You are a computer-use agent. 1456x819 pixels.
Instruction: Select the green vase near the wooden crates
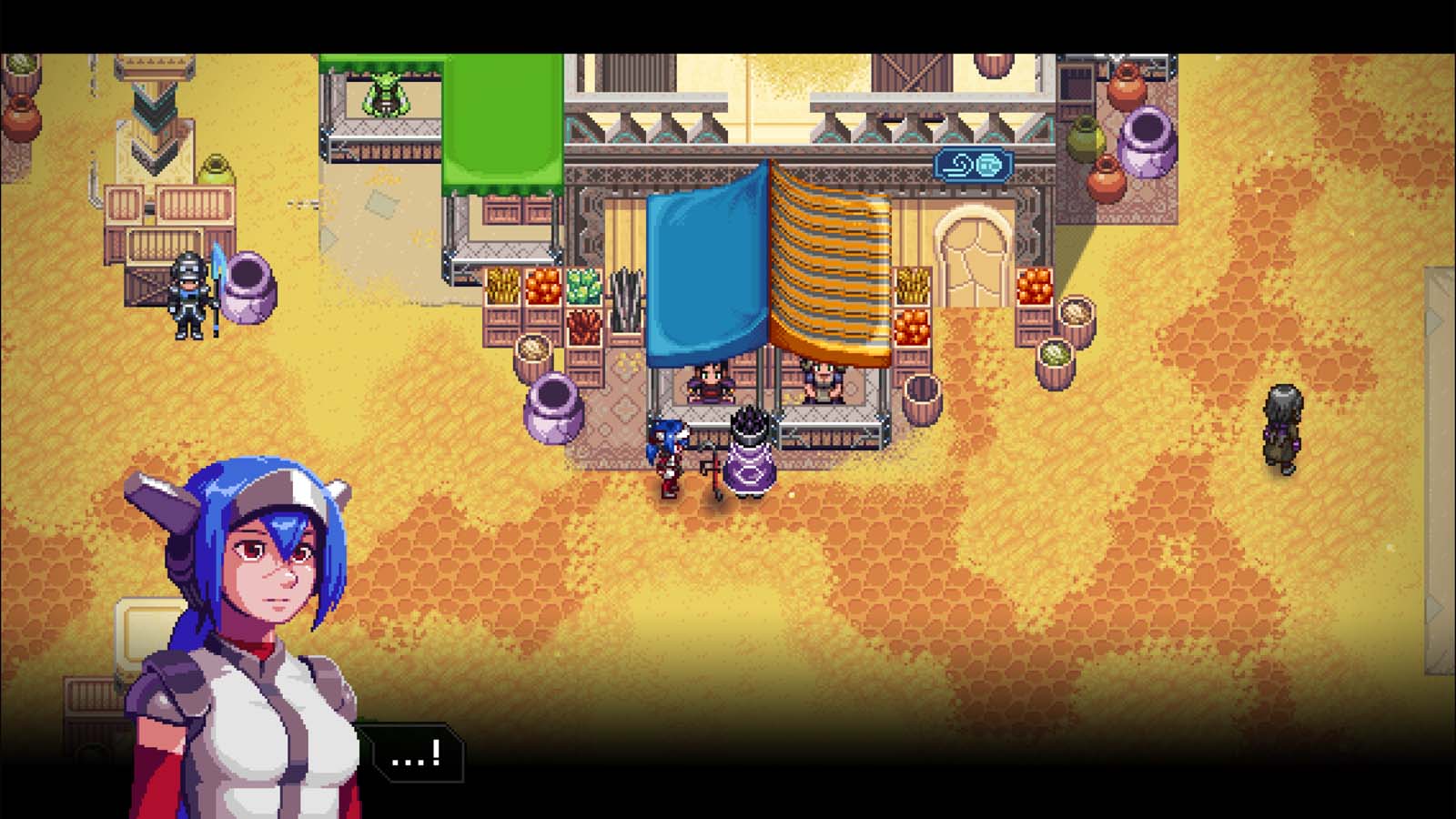(216, 168)
